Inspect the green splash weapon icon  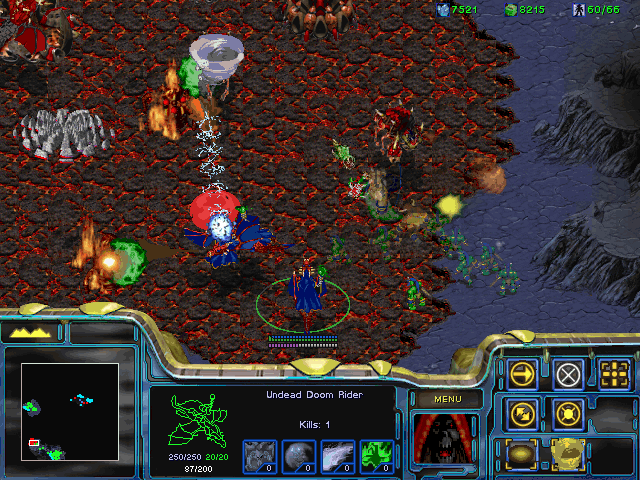pos(376,456)
